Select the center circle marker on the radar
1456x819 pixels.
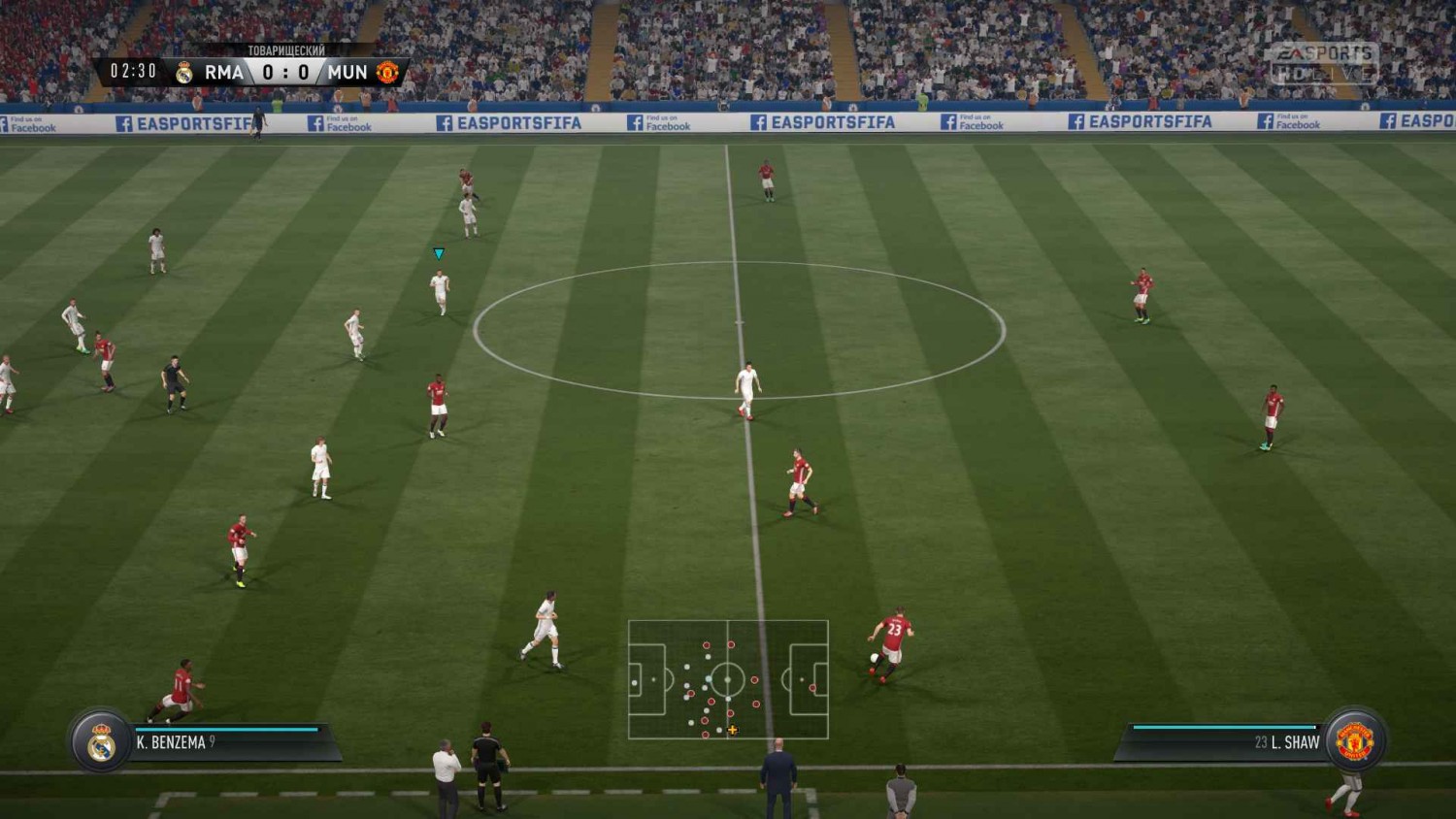[x=727, y=679]
